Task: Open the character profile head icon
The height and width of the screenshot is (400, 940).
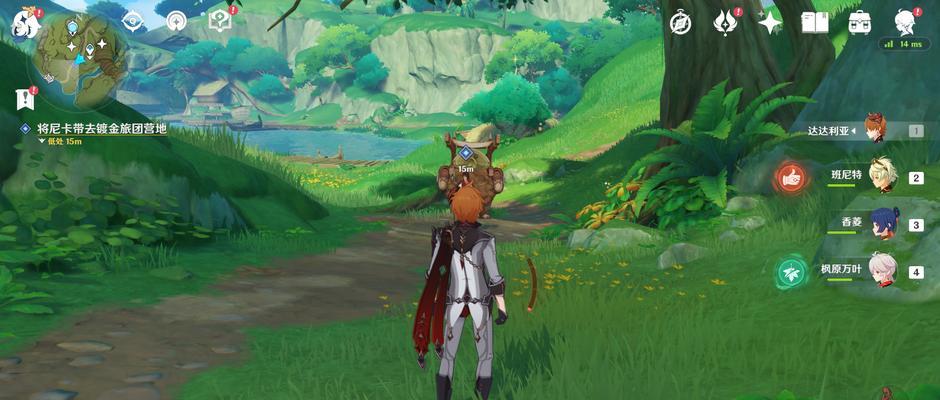Action: [x=904, y=22]
